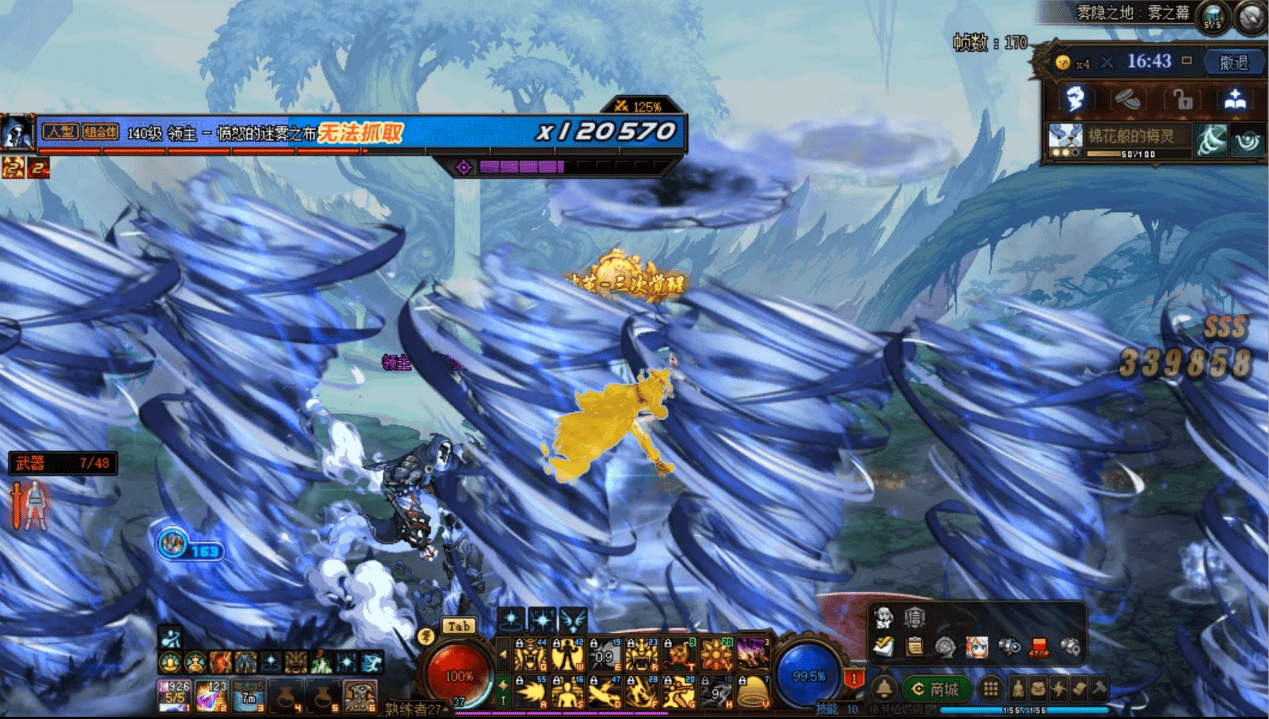Activate the sun-burst skill on Y
The height and width of the screenshot is (719, 1269).
(716, 655)
